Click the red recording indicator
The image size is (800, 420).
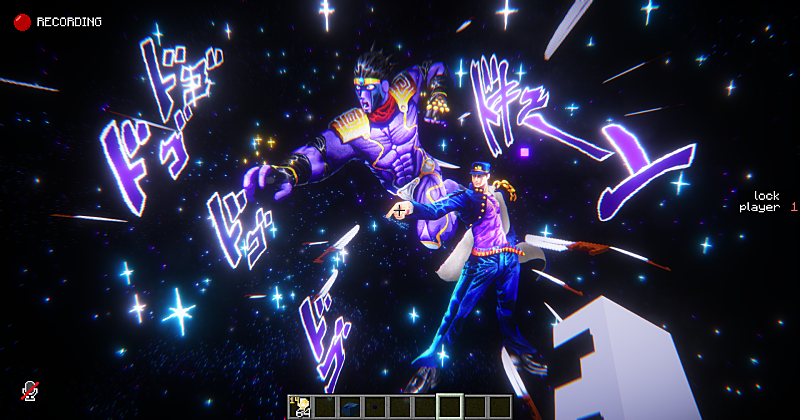click(x=22, y=21)
